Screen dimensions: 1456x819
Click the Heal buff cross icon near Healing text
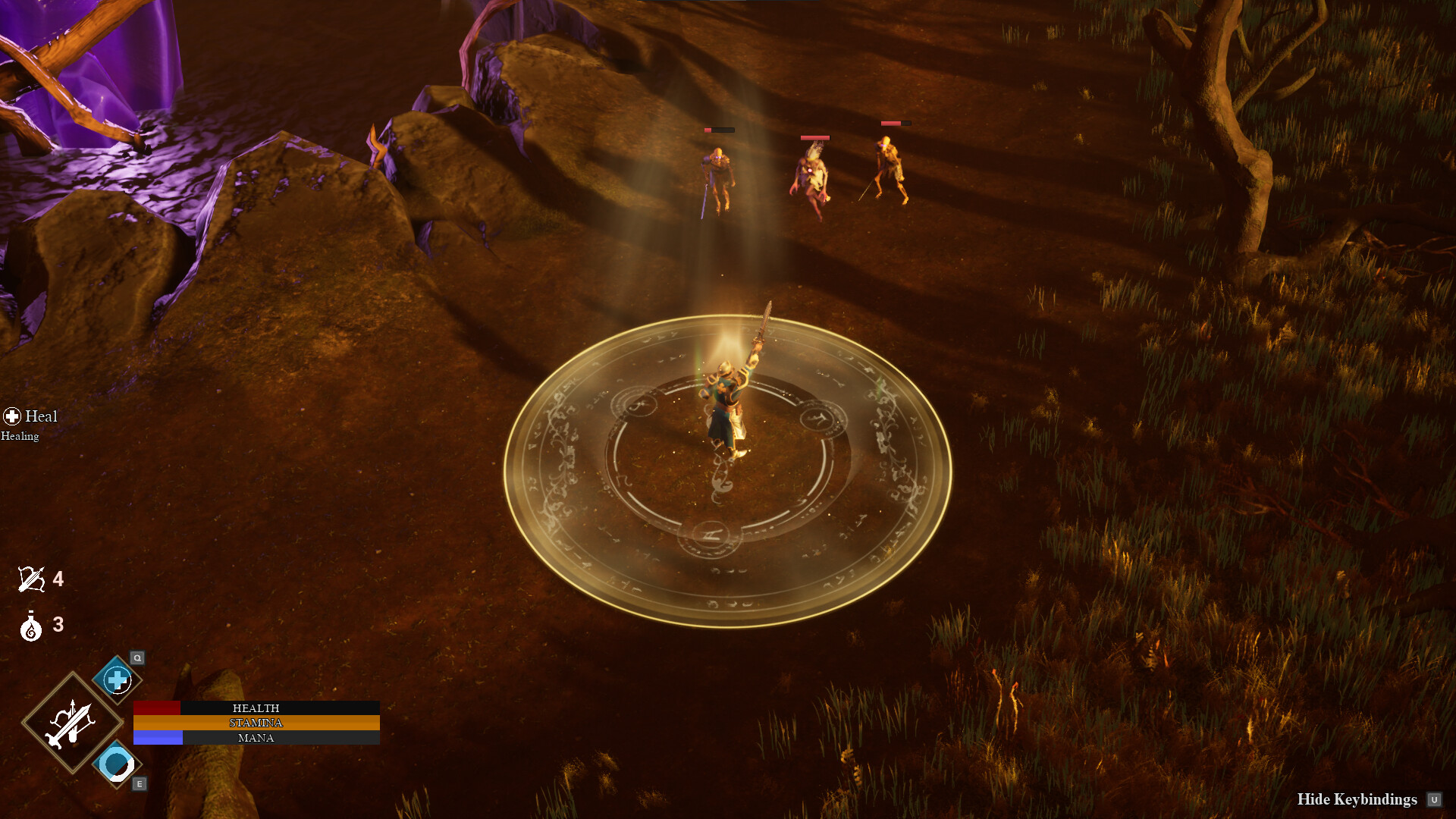tap(11, 416)
